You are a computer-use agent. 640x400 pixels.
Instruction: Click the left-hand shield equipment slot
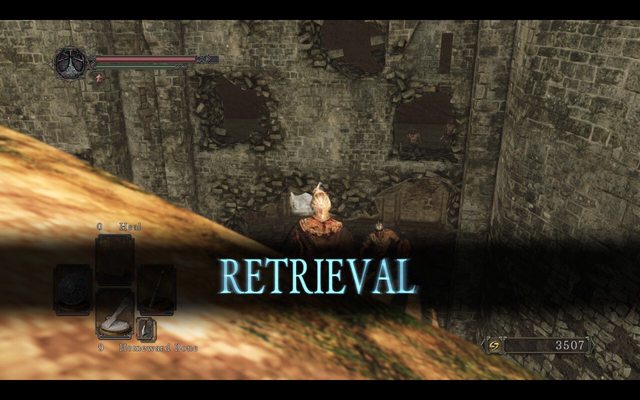[72, 288]
